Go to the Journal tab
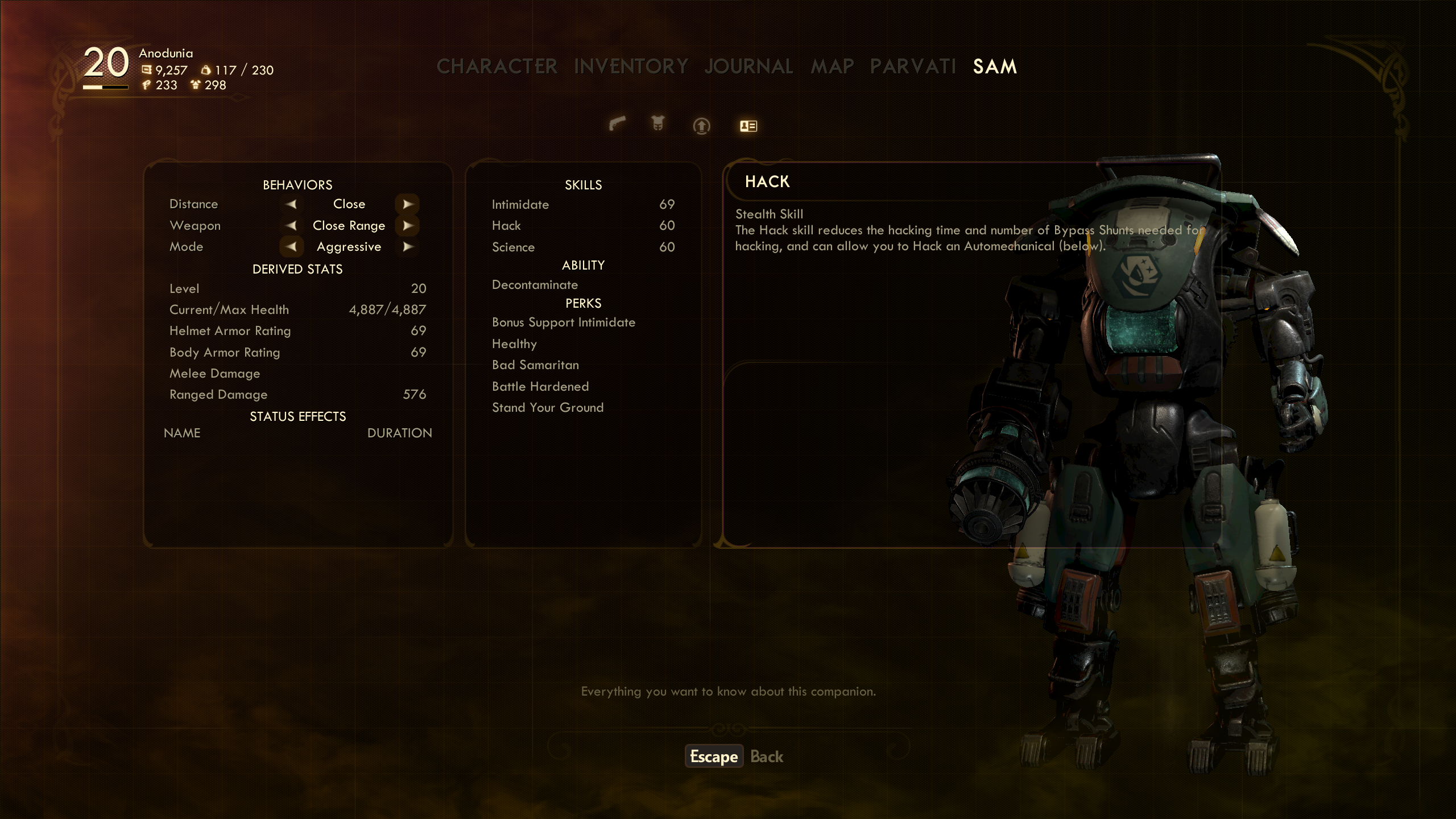 (x=748, y=67)
